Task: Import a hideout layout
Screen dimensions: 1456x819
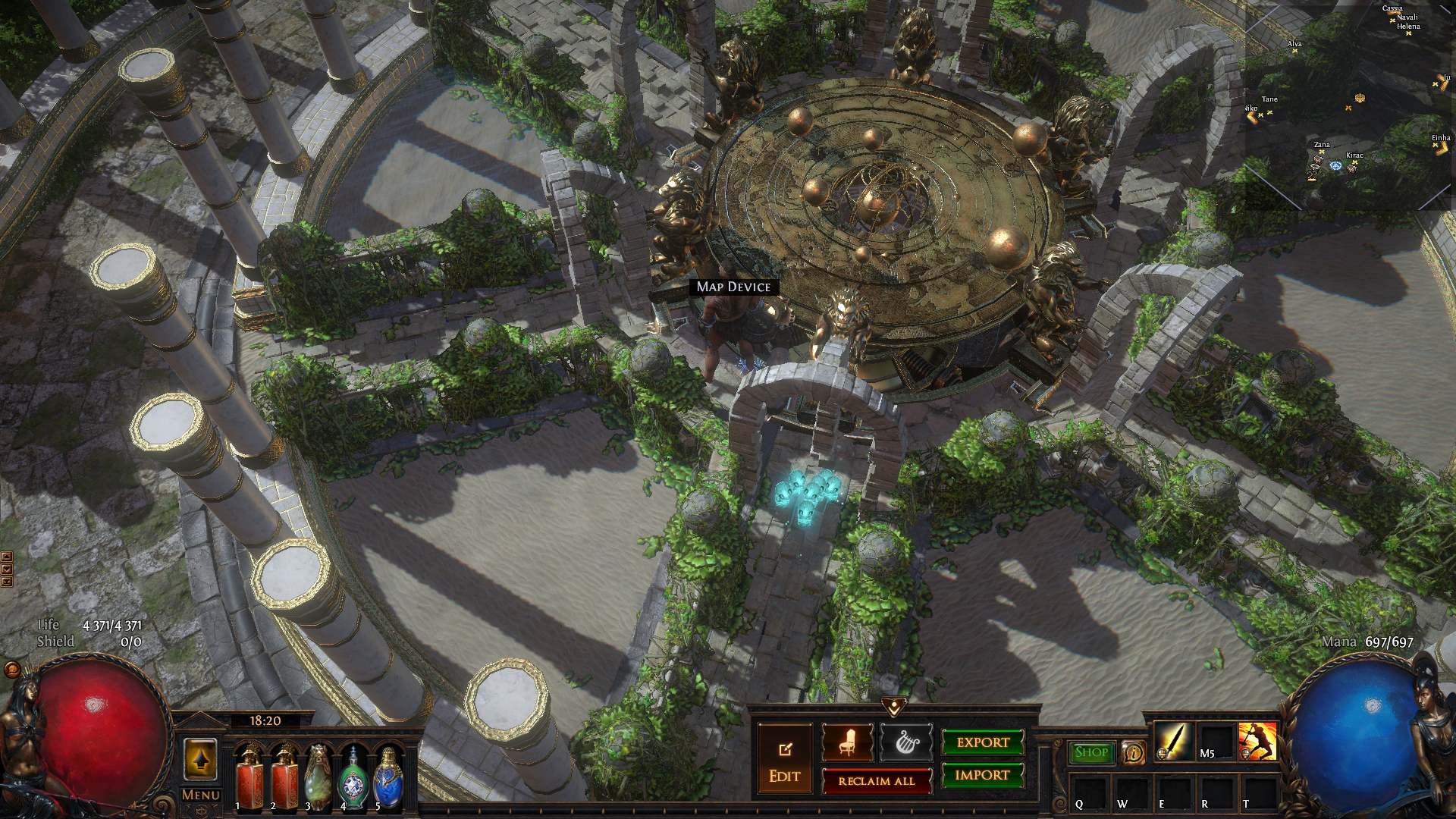Action: (983, 775)
